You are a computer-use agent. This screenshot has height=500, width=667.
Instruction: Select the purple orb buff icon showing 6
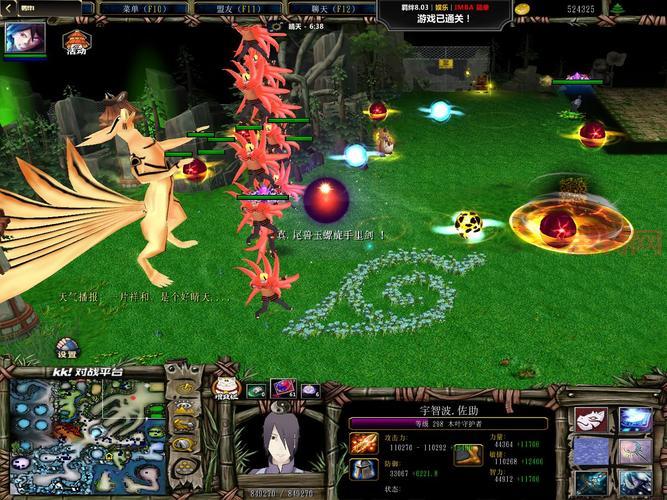(x=308, y=390)
